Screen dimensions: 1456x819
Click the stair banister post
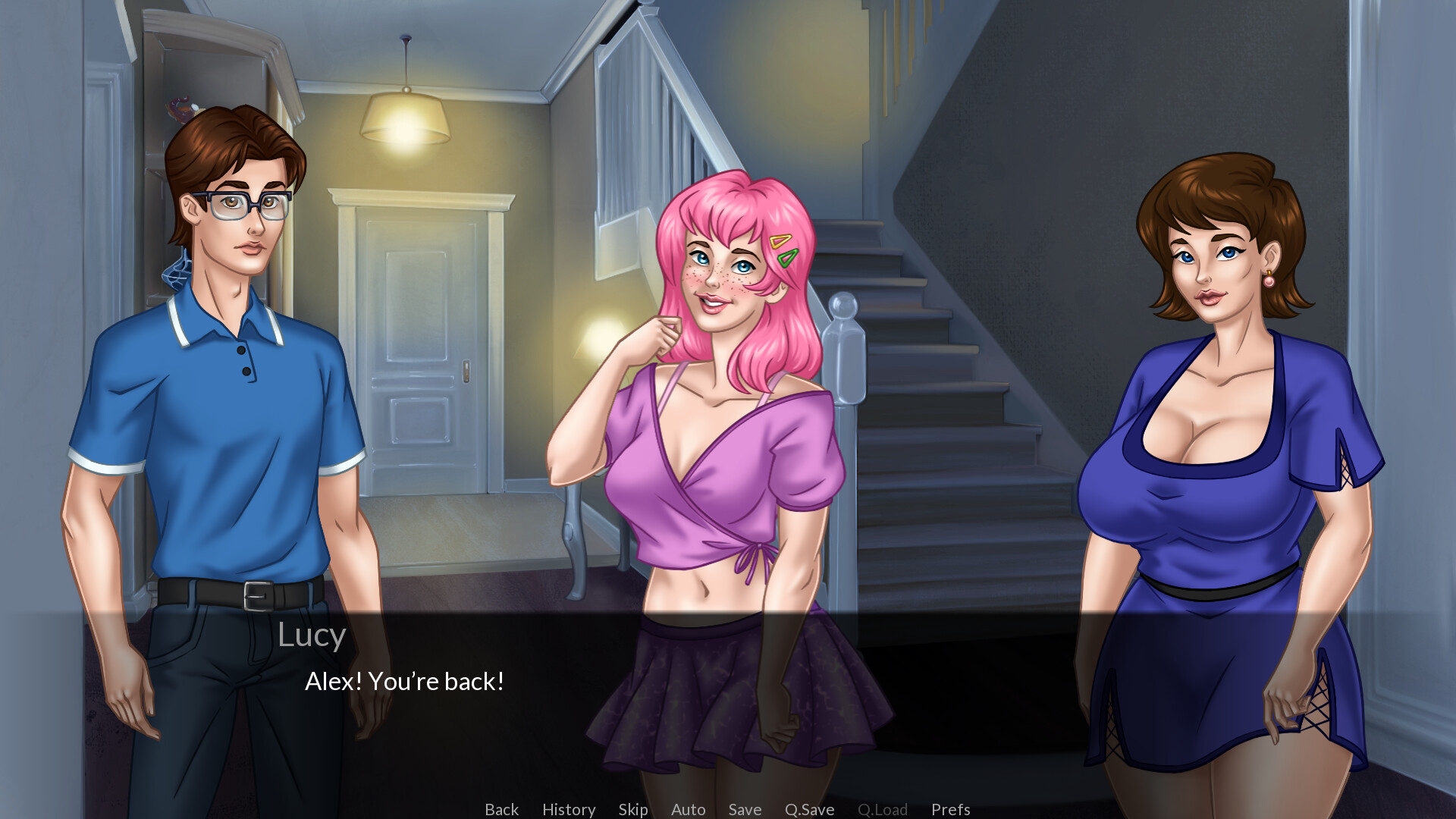tap(847, 356)
